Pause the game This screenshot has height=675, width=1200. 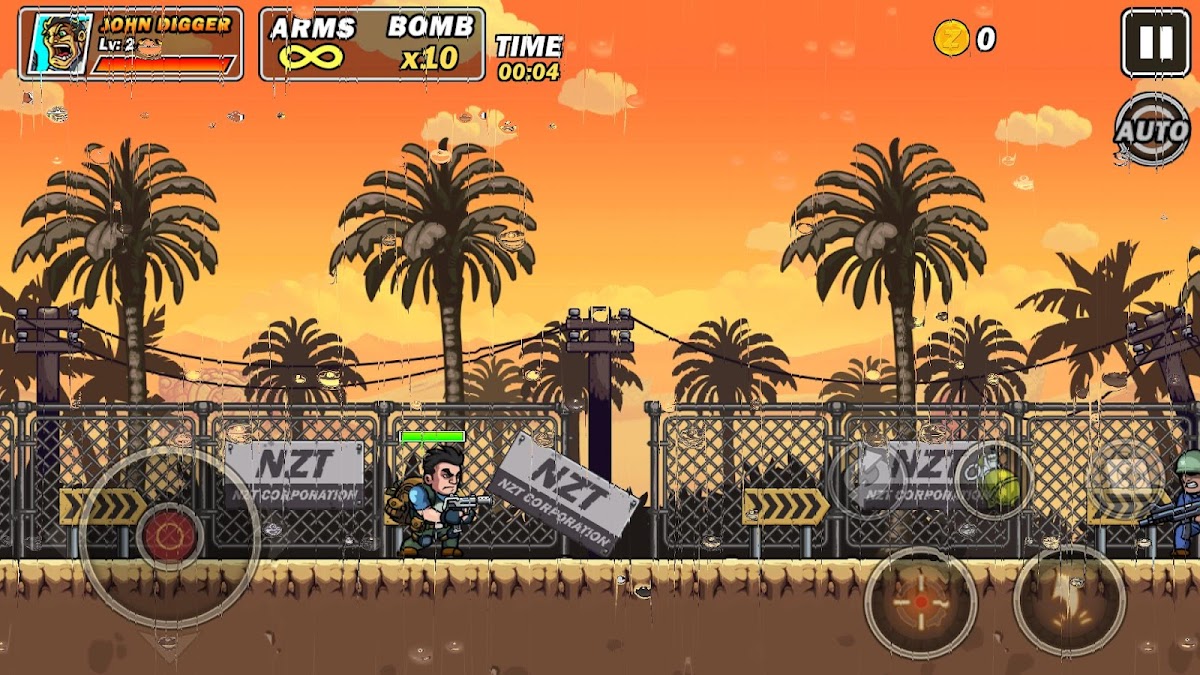pos(1155,43)
